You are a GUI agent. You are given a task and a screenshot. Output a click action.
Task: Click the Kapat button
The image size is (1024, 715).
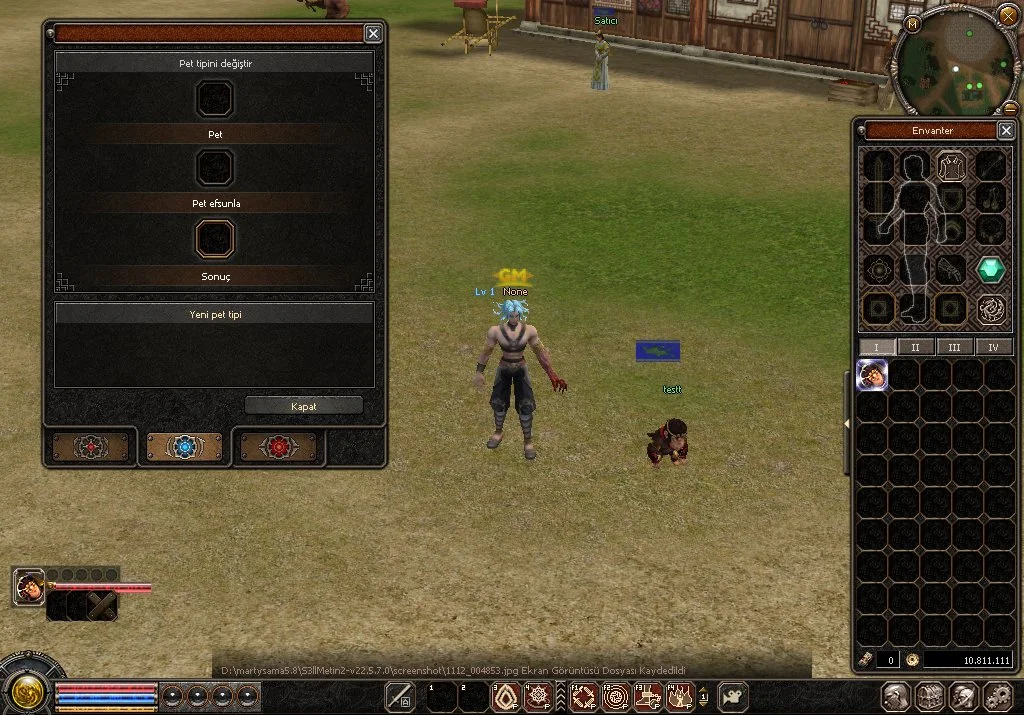pyautogui.click(x=304, y=406)
